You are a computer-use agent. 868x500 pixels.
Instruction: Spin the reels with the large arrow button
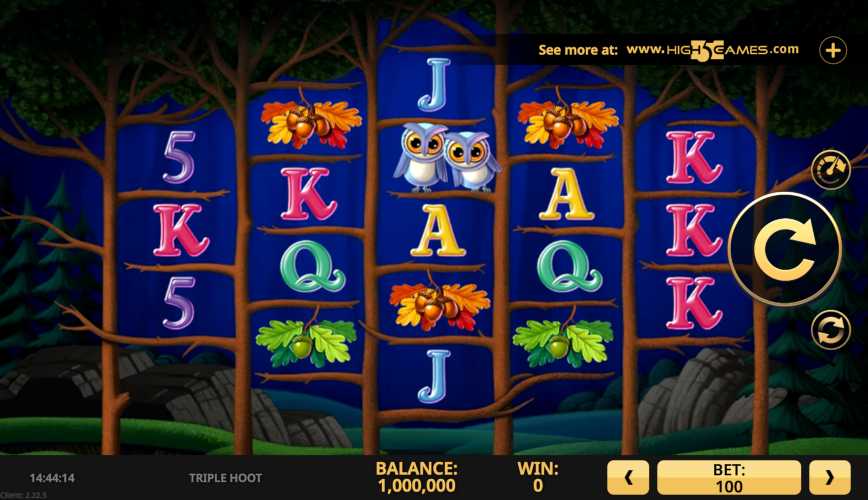click(x=785, y=249)
